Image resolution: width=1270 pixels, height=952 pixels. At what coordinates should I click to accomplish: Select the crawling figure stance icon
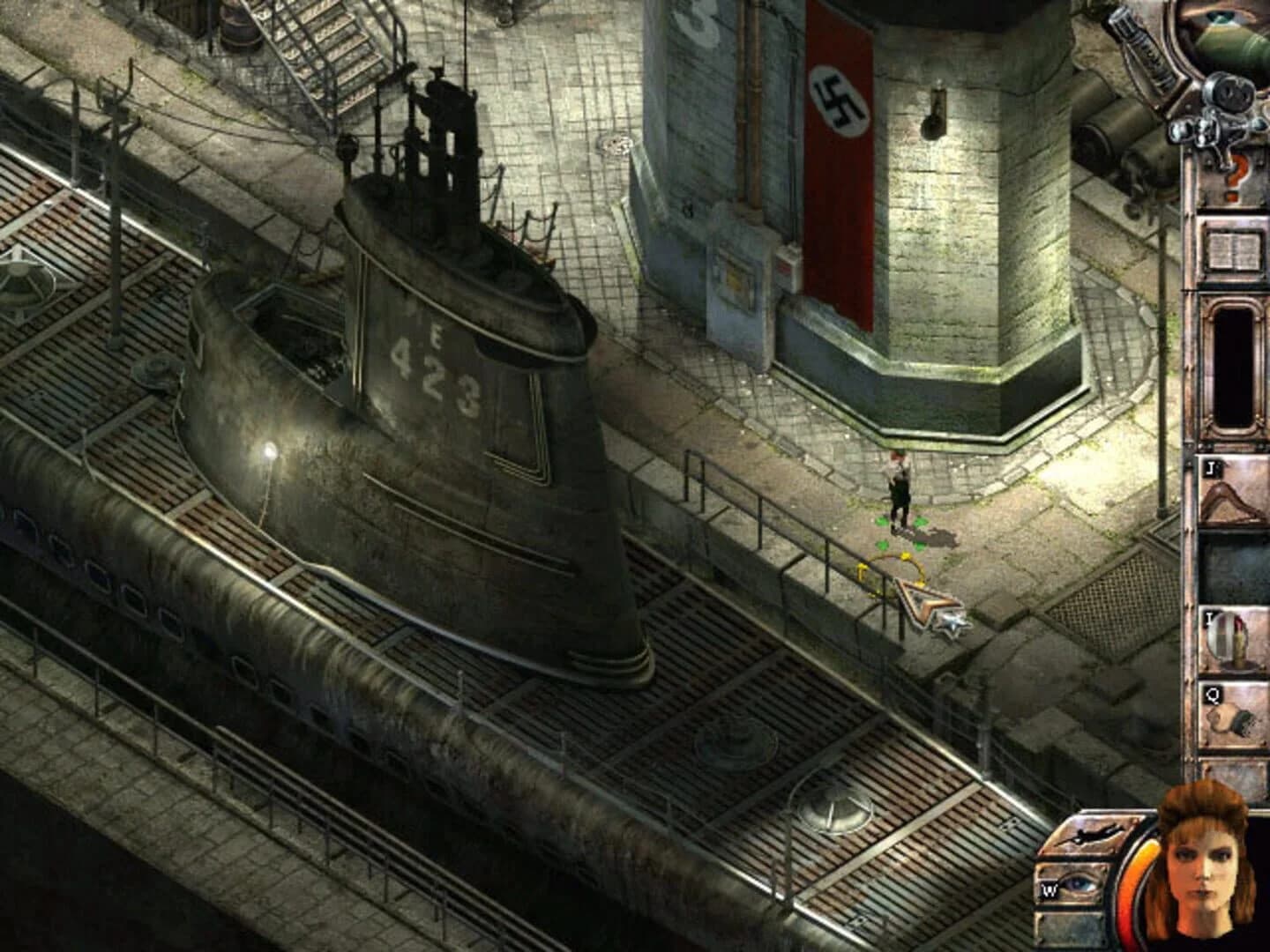pos(1094,833)
